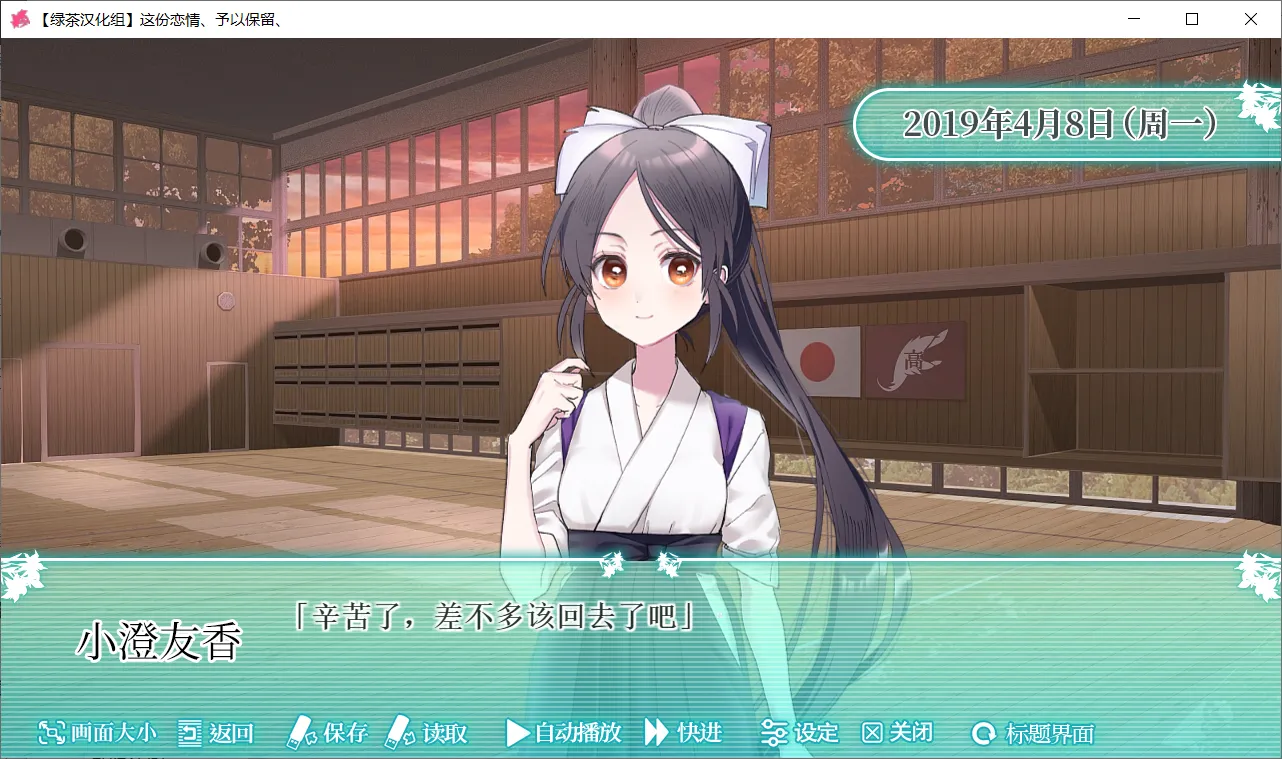1282x759 pixels.
Task: Click the 返回 button
Action: 216,733
